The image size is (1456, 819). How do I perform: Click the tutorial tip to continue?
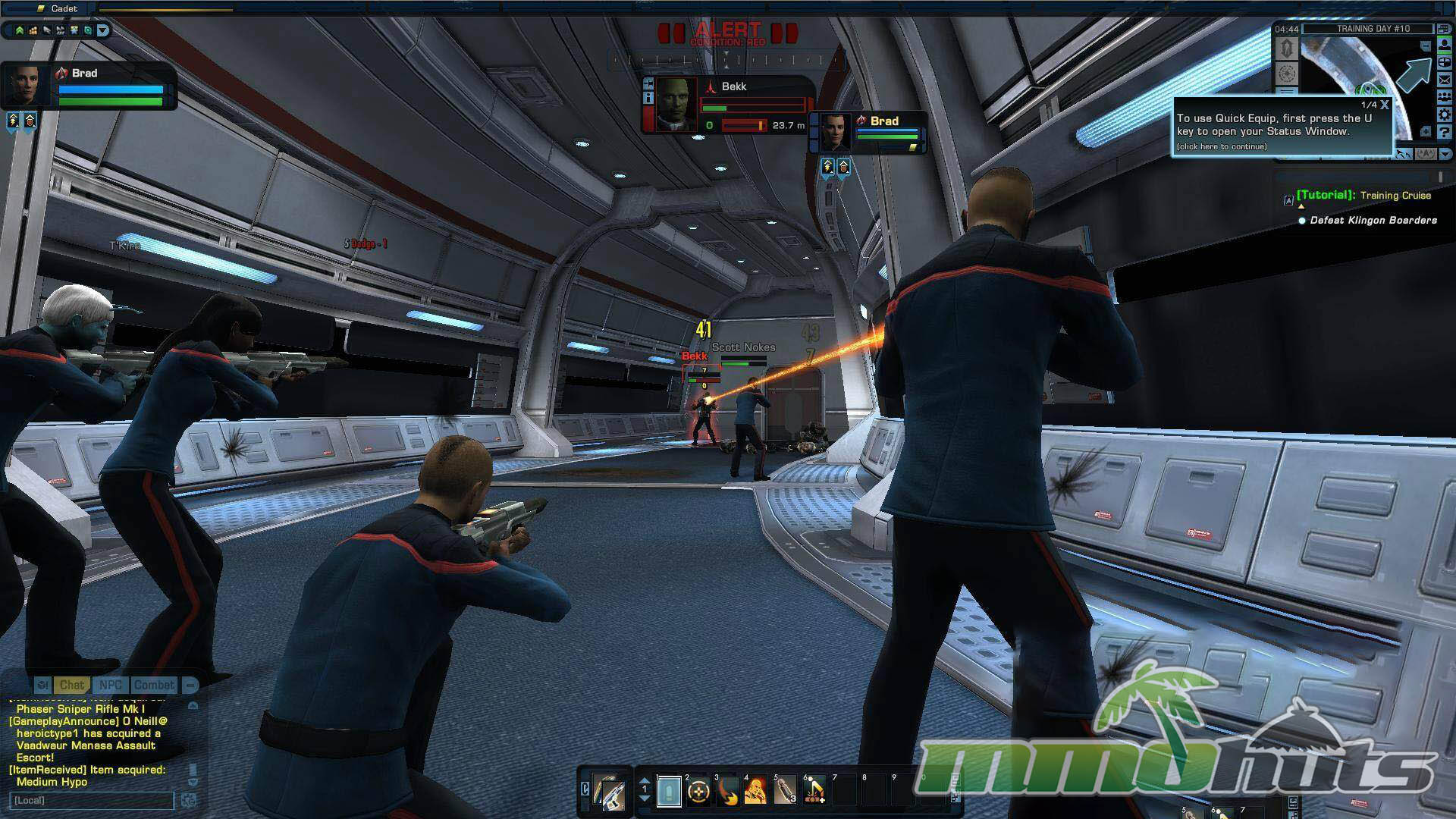(x=1221, y=146)
